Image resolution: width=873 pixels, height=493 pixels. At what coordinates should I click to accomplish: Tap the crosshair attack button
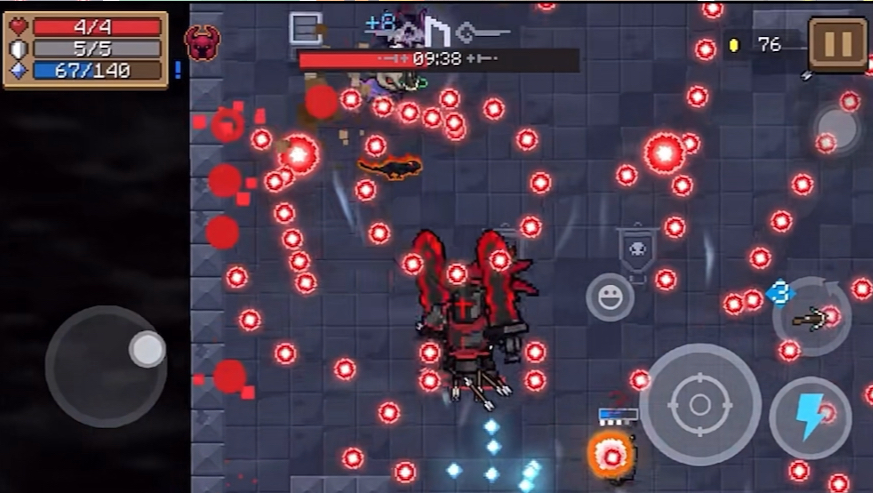pos(699,404)
